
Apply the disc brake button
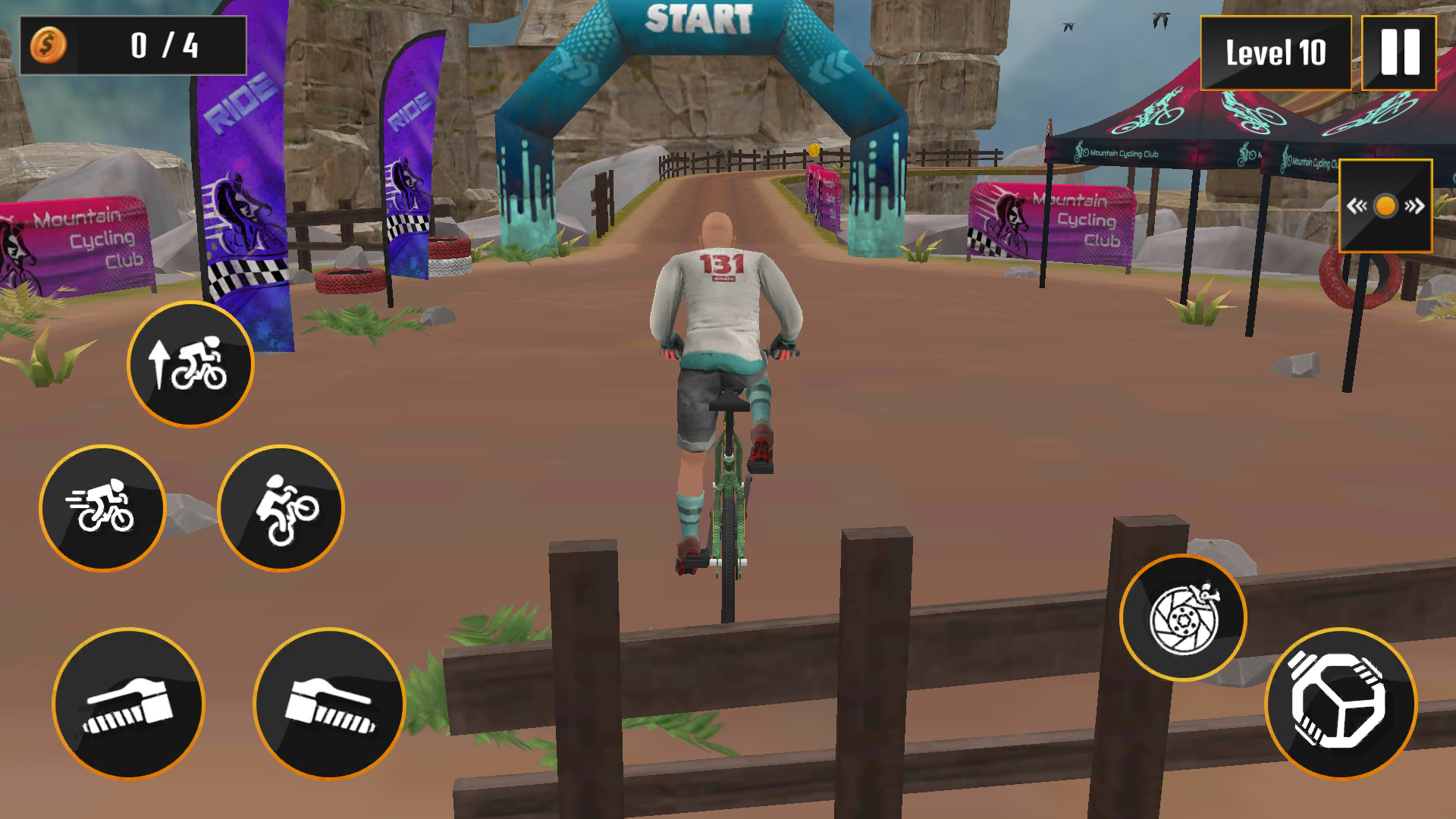(x=1183, y=618)
